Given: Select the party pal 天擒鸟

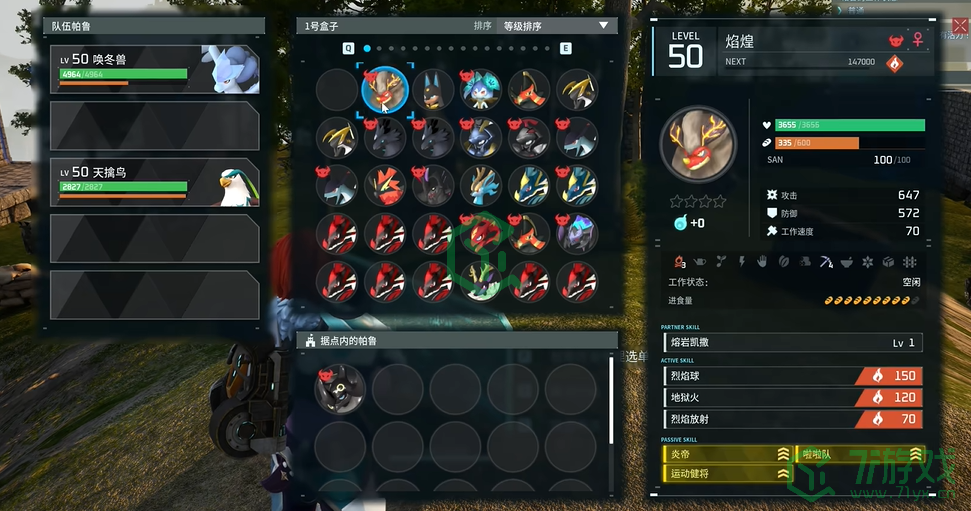Looking at the screenshot, I should pyautogui.click(x=155, y=181).
